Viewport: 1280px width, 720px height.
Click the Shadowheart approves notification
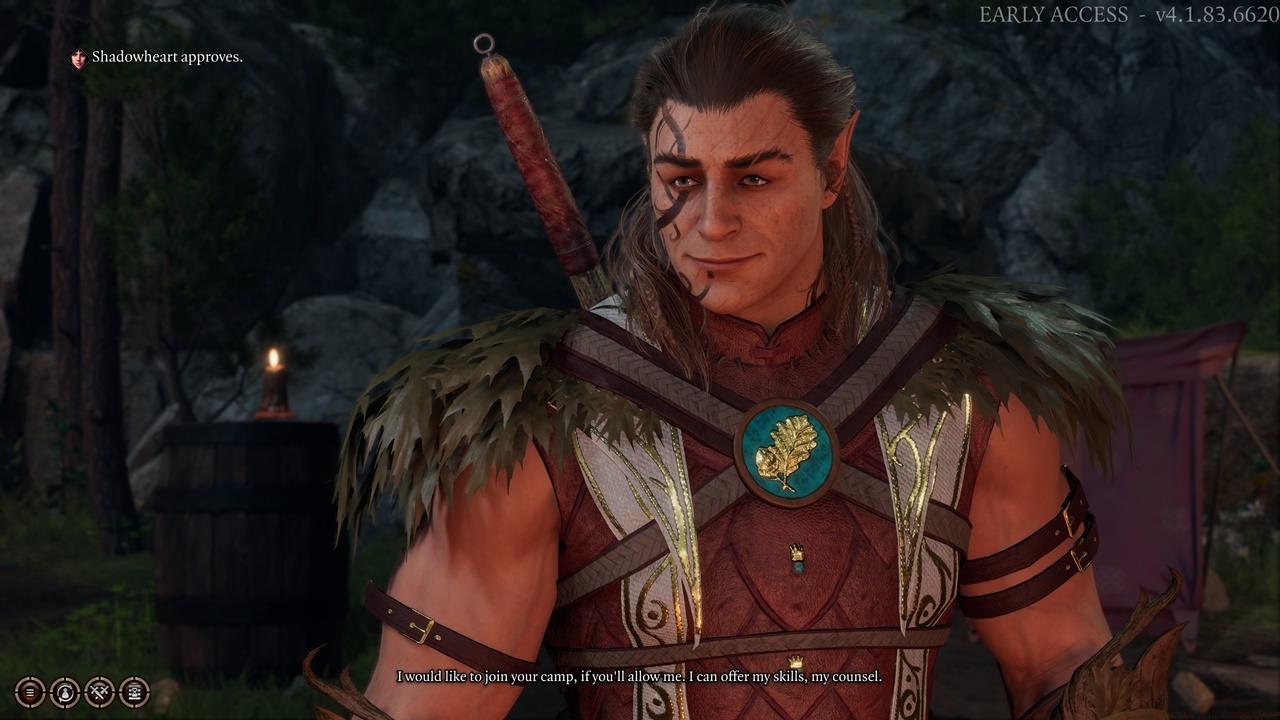point(165,57)
